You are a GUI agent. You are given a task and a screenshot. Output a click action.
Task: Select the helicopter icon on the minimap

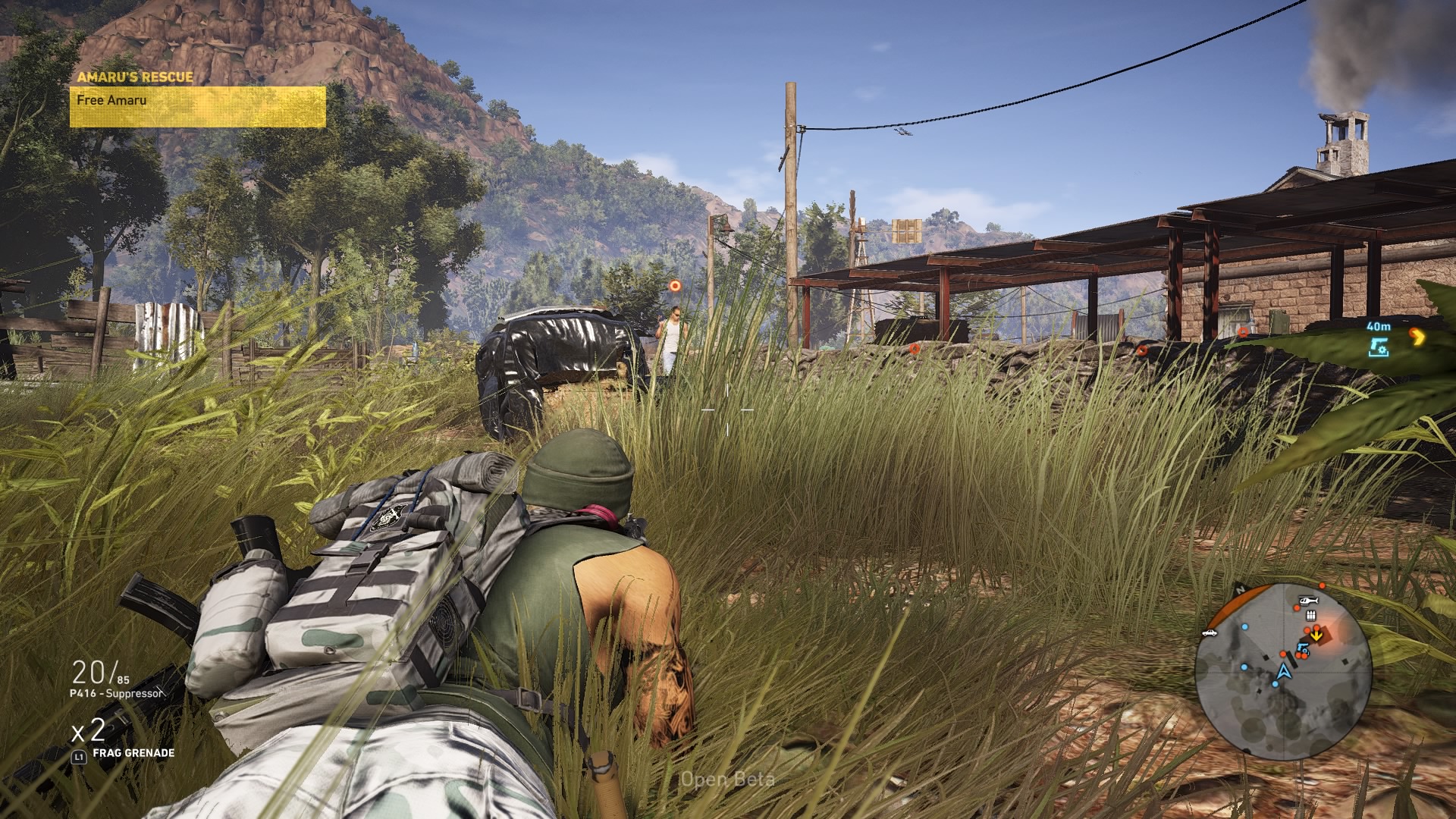(x=1308, y=601)
